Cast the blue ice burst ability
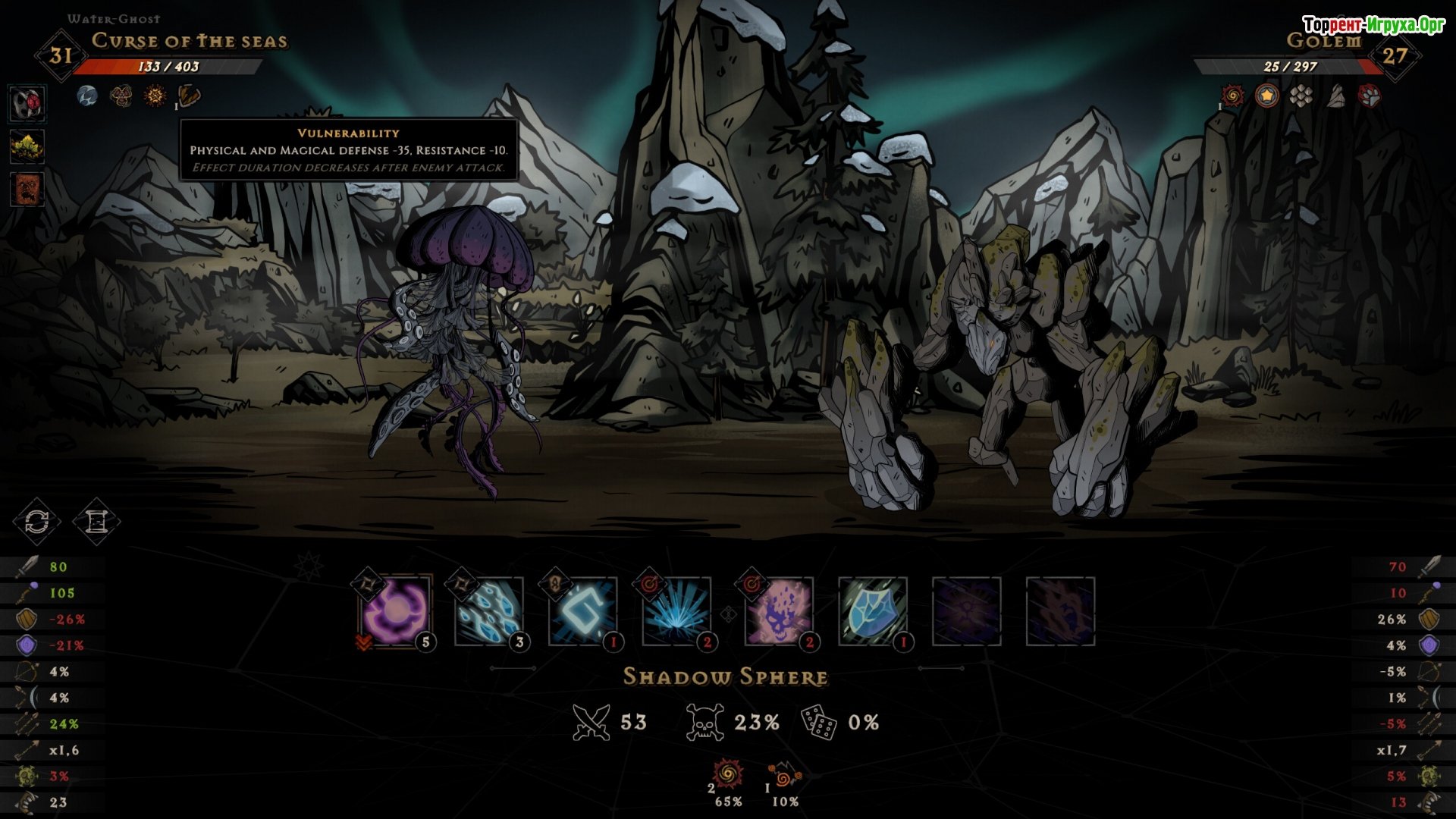This screenshot has height=819, width=1456. pyautogui.click(x=677, y=610)
